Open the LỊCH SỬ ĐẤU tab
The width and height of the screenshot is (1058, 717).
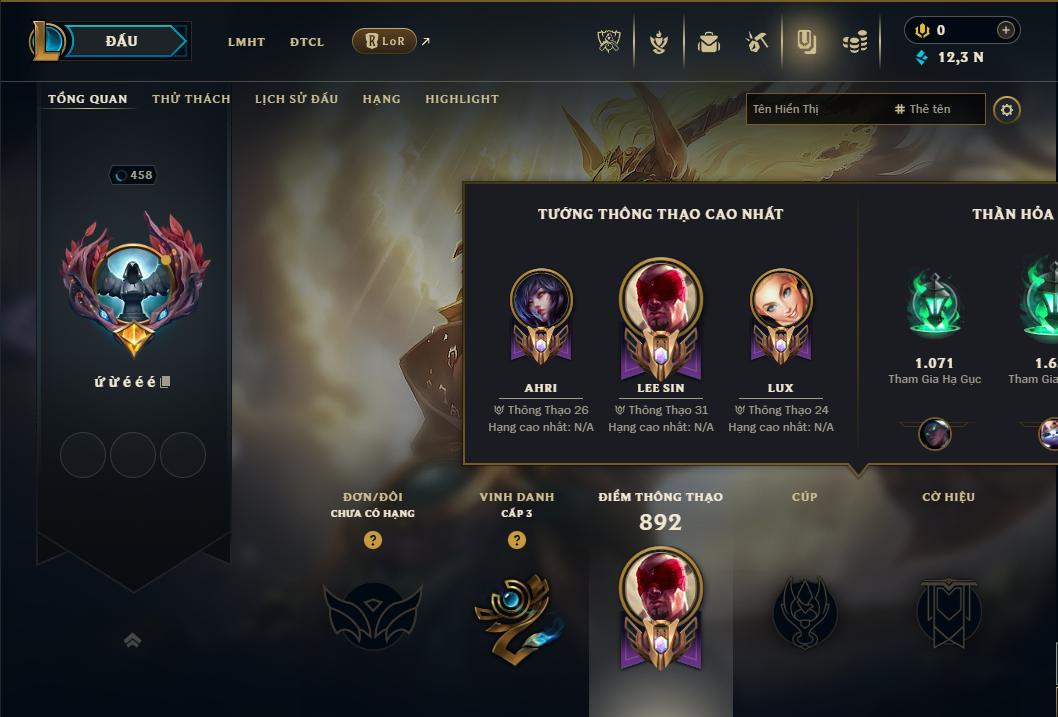296,99
